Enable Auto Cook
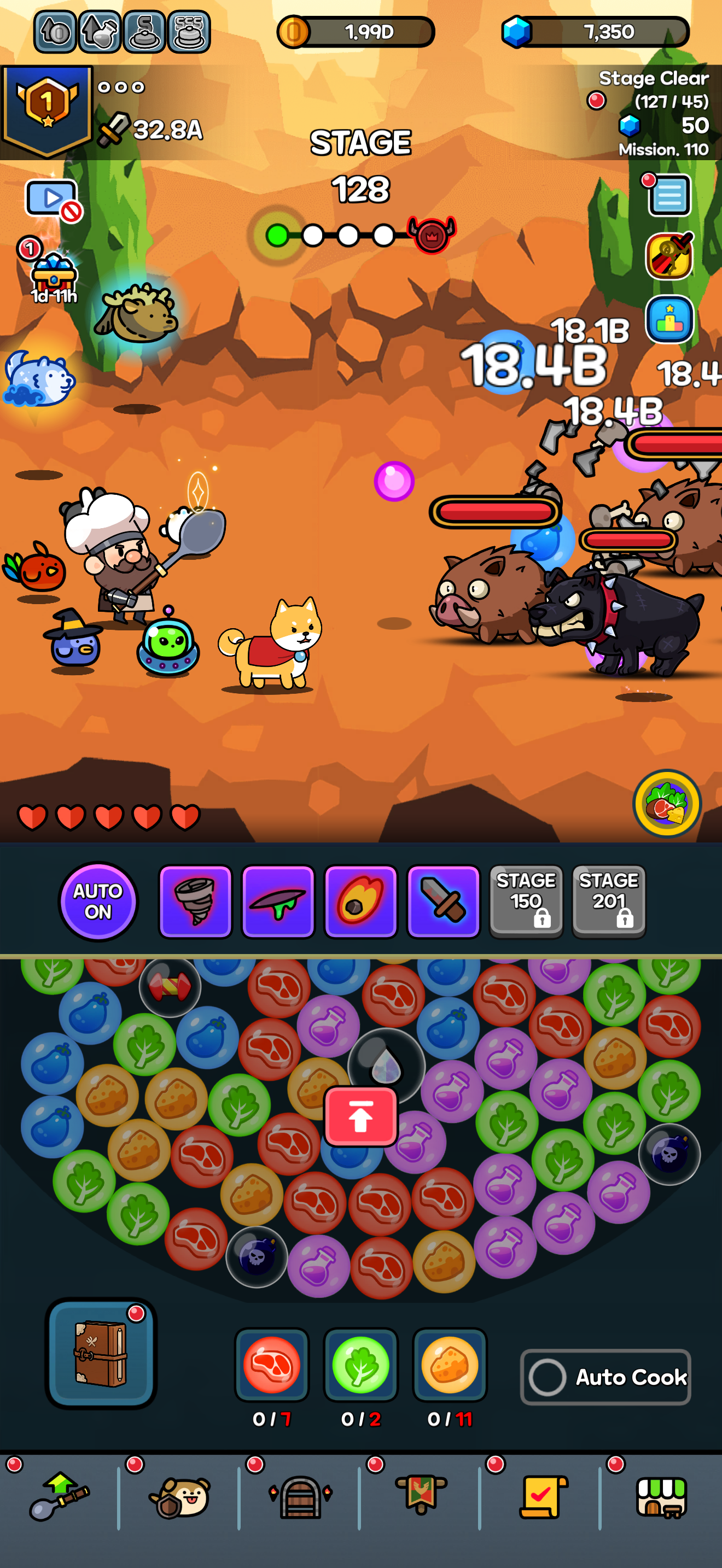The image size is (722, 1568). (605, 1378)
